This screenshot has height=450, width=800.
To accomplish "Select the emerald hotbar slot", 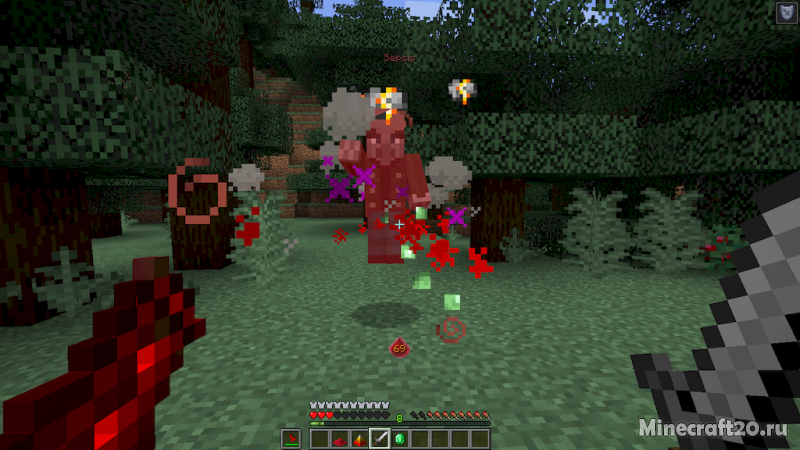I will click(x=400, y=438).
